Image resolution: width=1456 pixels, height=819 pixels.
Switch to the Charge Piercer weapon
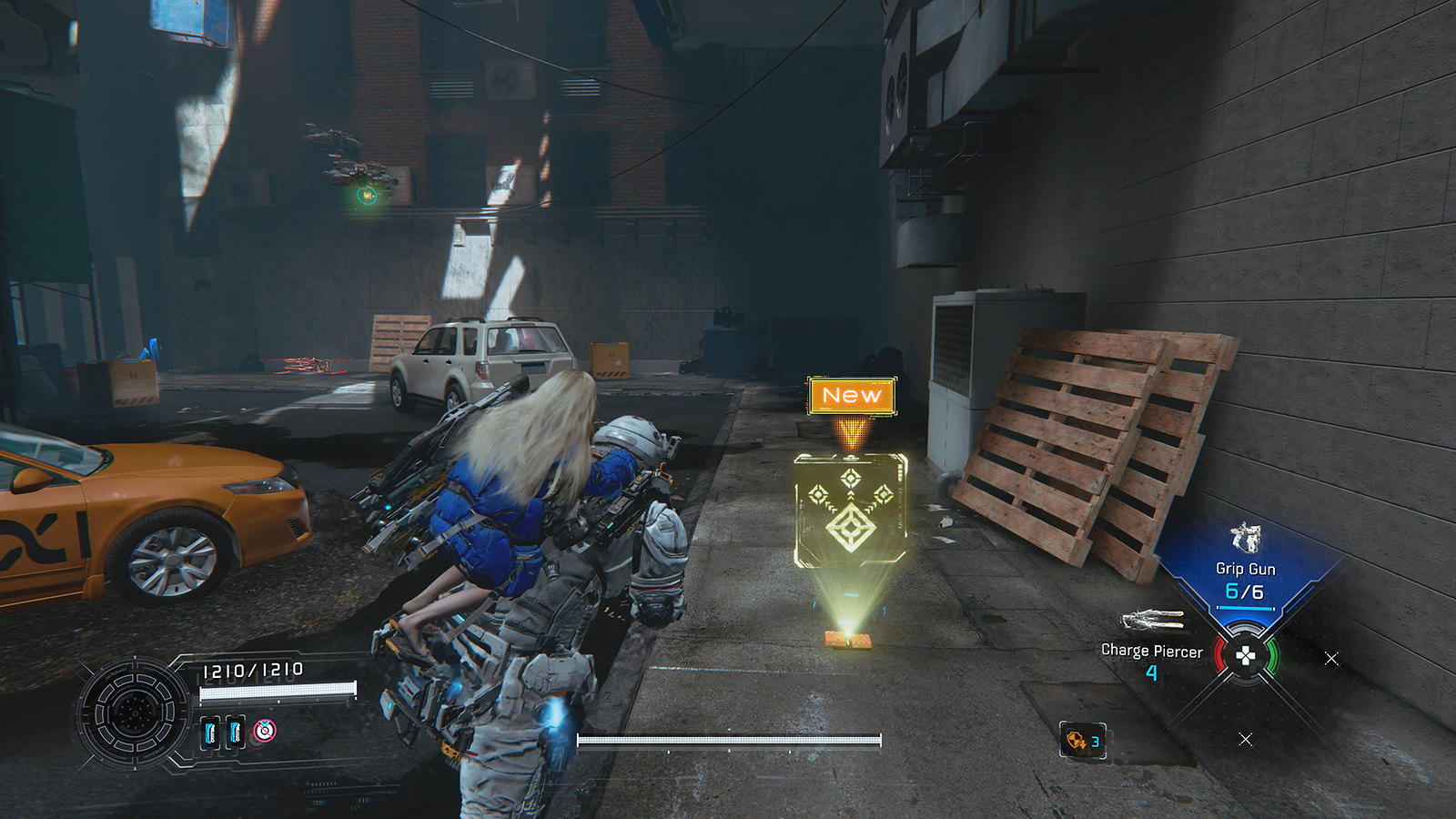coord(1152,649)
